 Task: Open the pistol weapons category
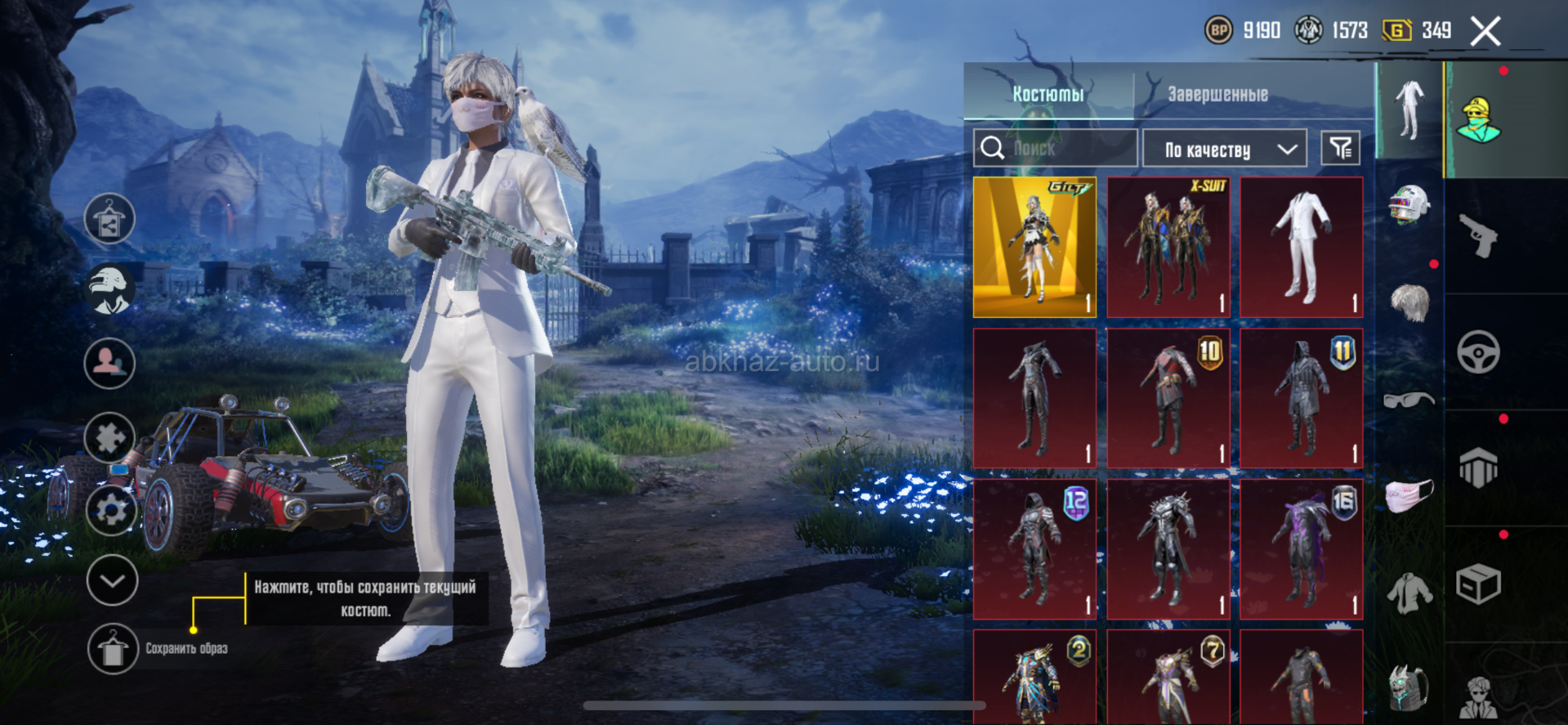[x=1478, y=236]
